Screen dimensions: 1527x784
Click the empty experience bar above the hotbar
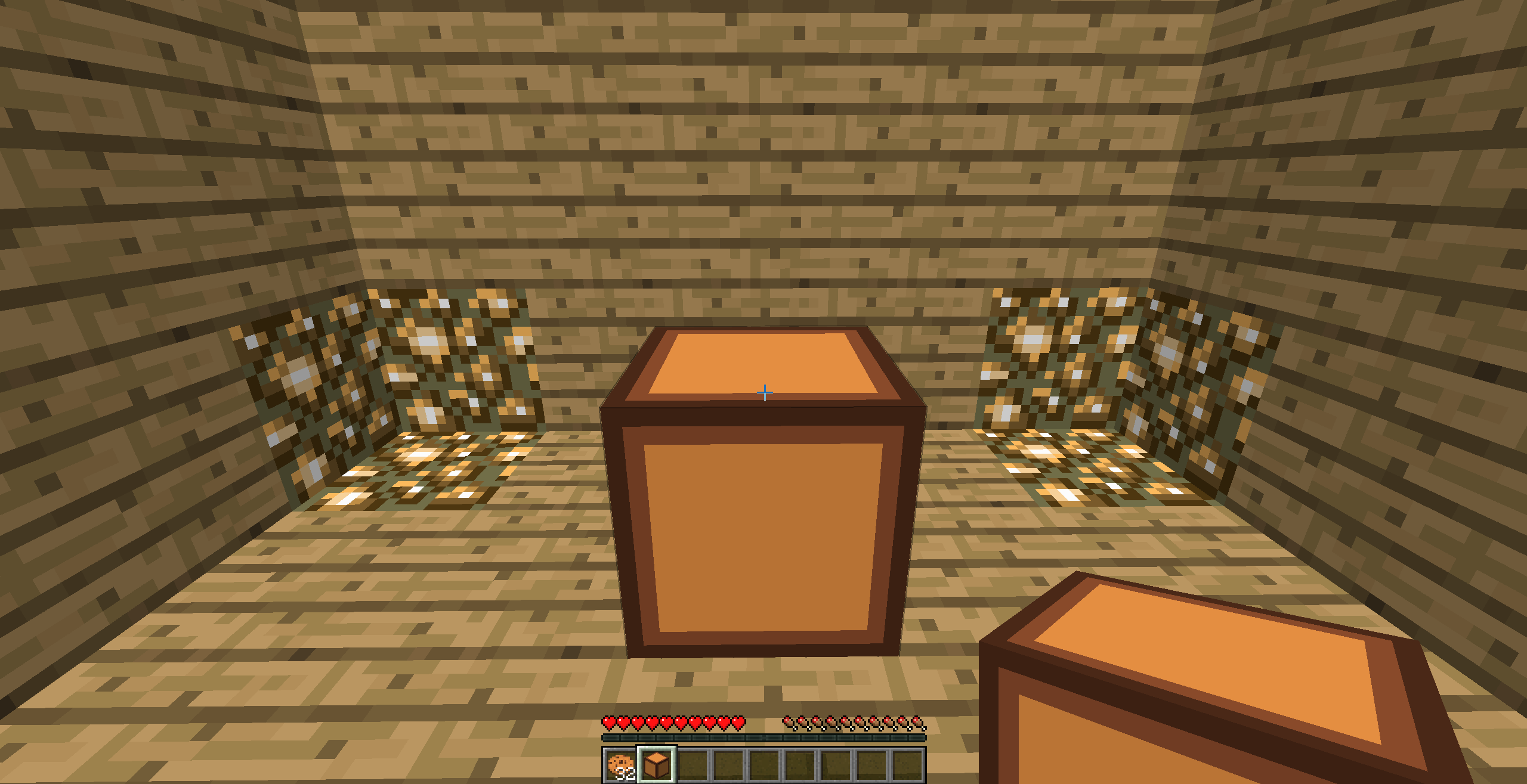click(763, 738)
